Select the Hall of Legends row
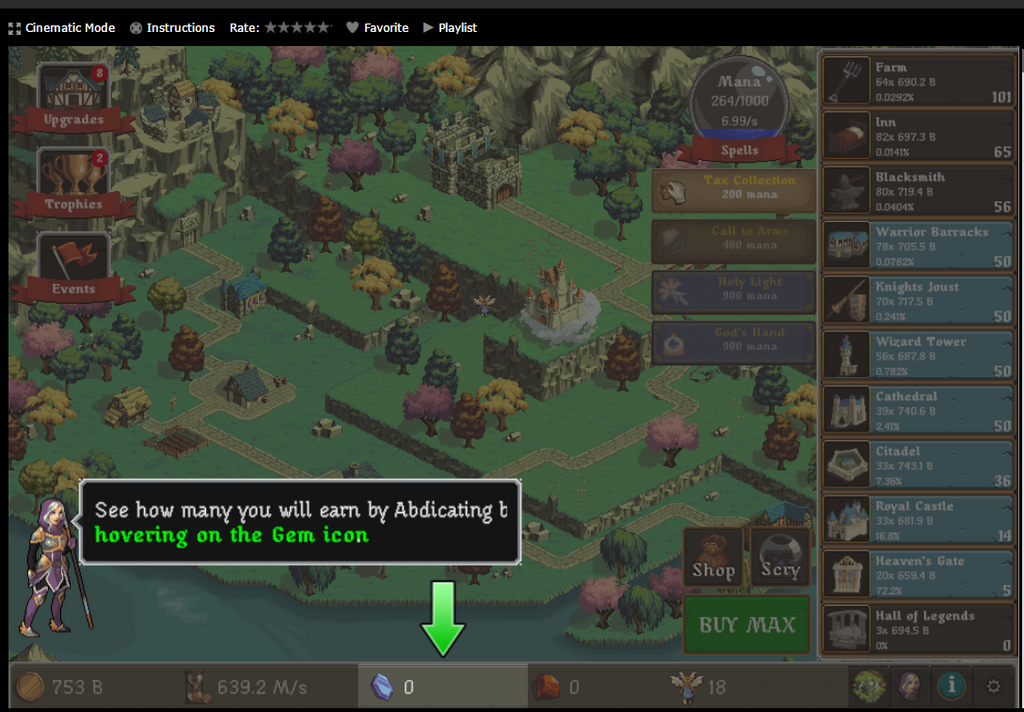1024x712 pixels. click(x=918, y=630)
